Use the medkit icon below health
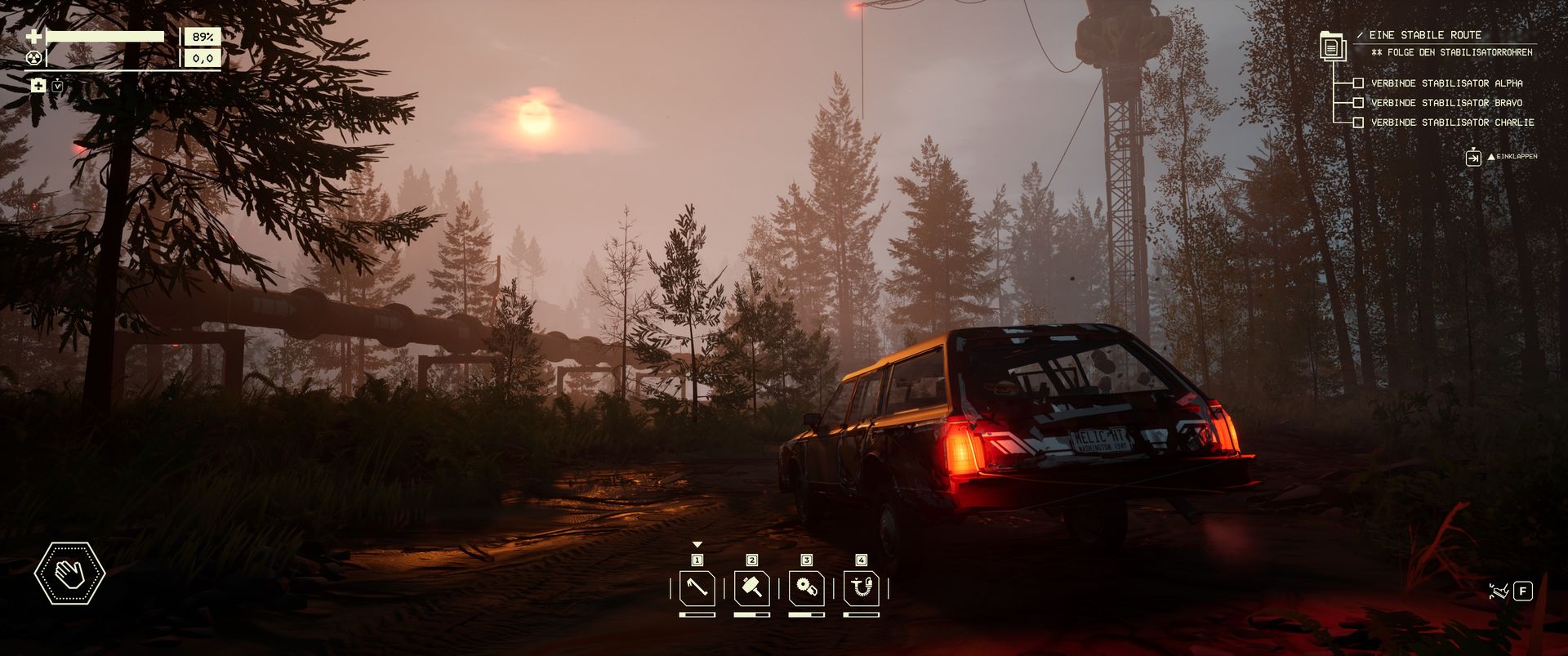 [38, 86]
